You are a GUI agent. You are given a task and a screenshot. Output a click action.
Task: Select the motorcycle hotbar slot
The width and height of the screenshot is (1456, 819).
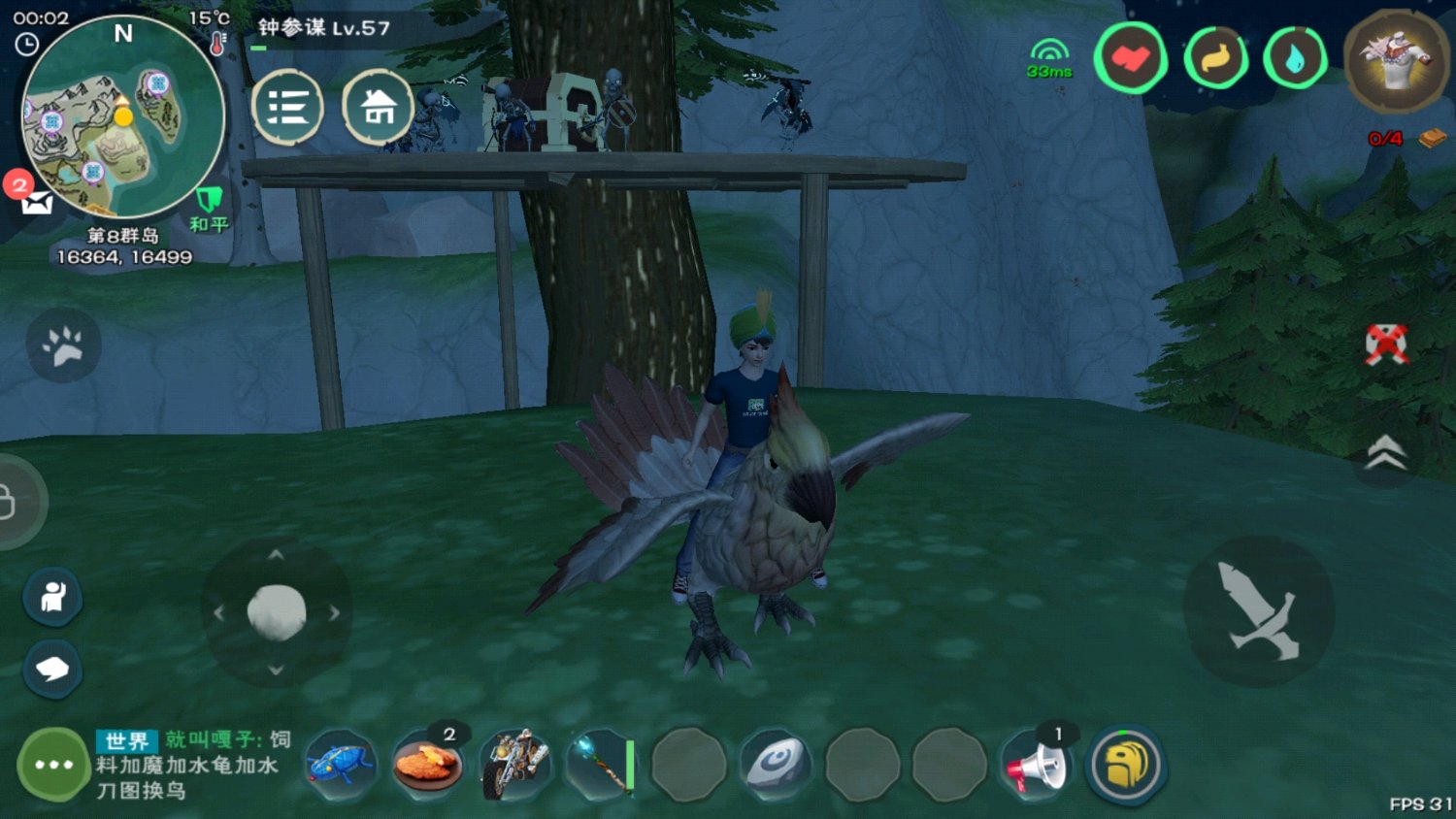[x=514, y=765]
